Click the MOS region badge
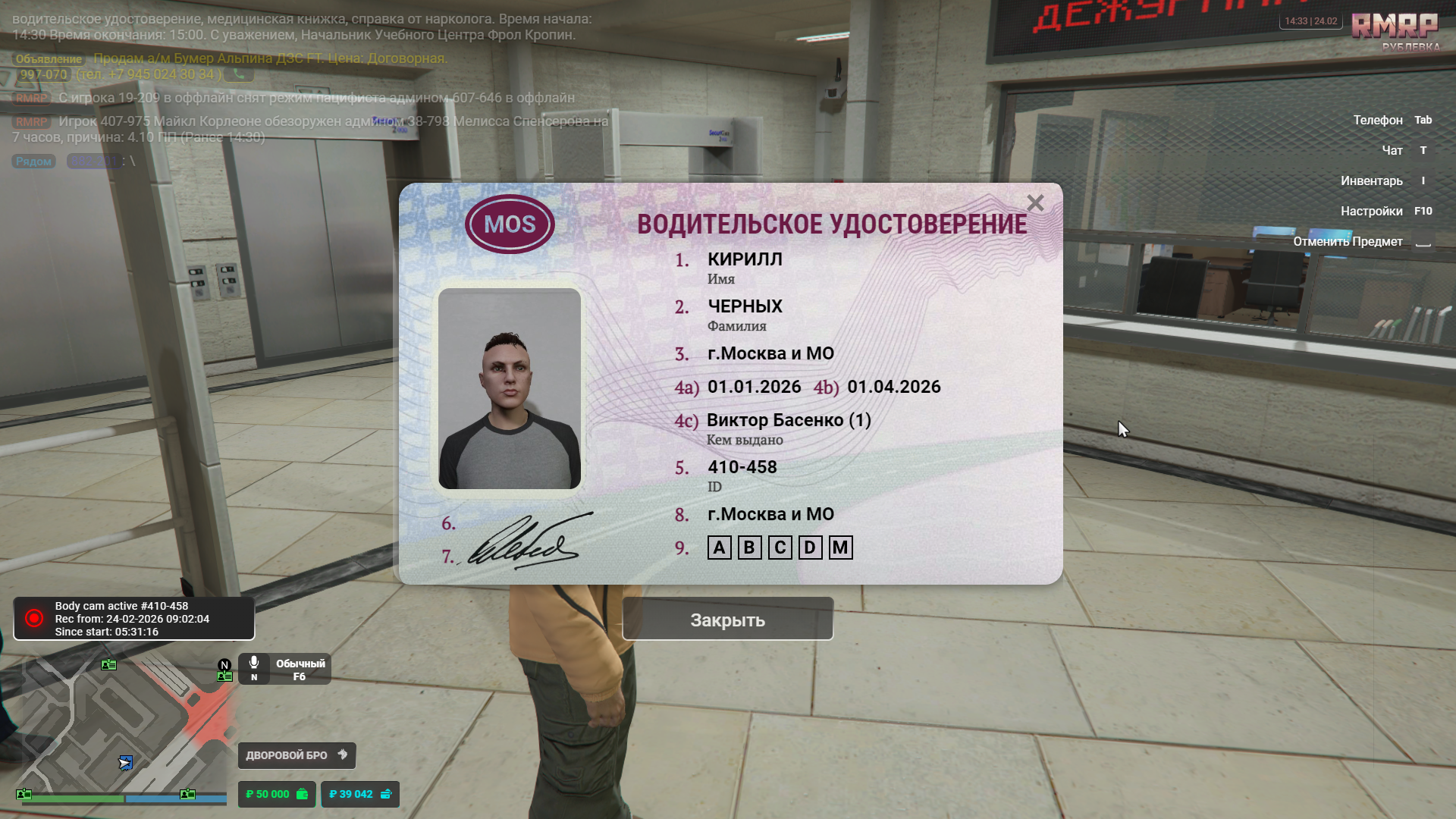1456x819 pixels. pyautogui.click(x=510, y=224)
